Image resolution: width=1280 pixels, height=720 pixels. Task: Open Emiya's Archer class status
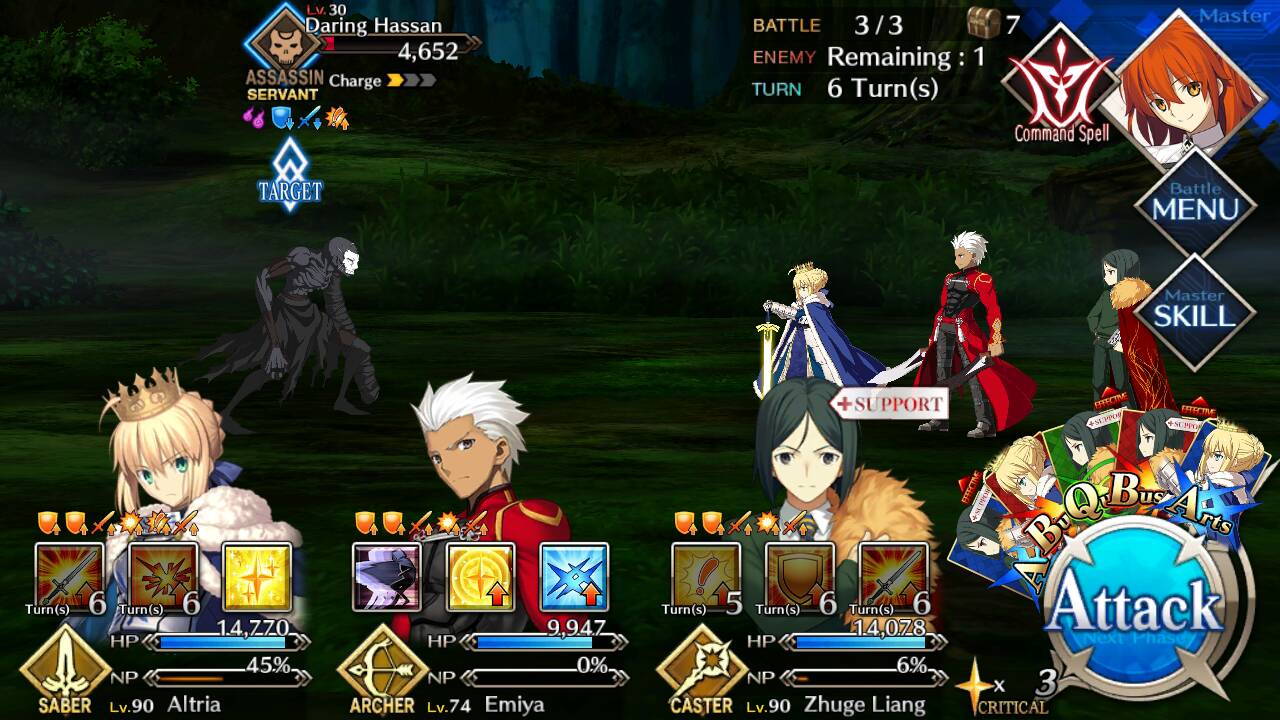[x=382, y=670]
